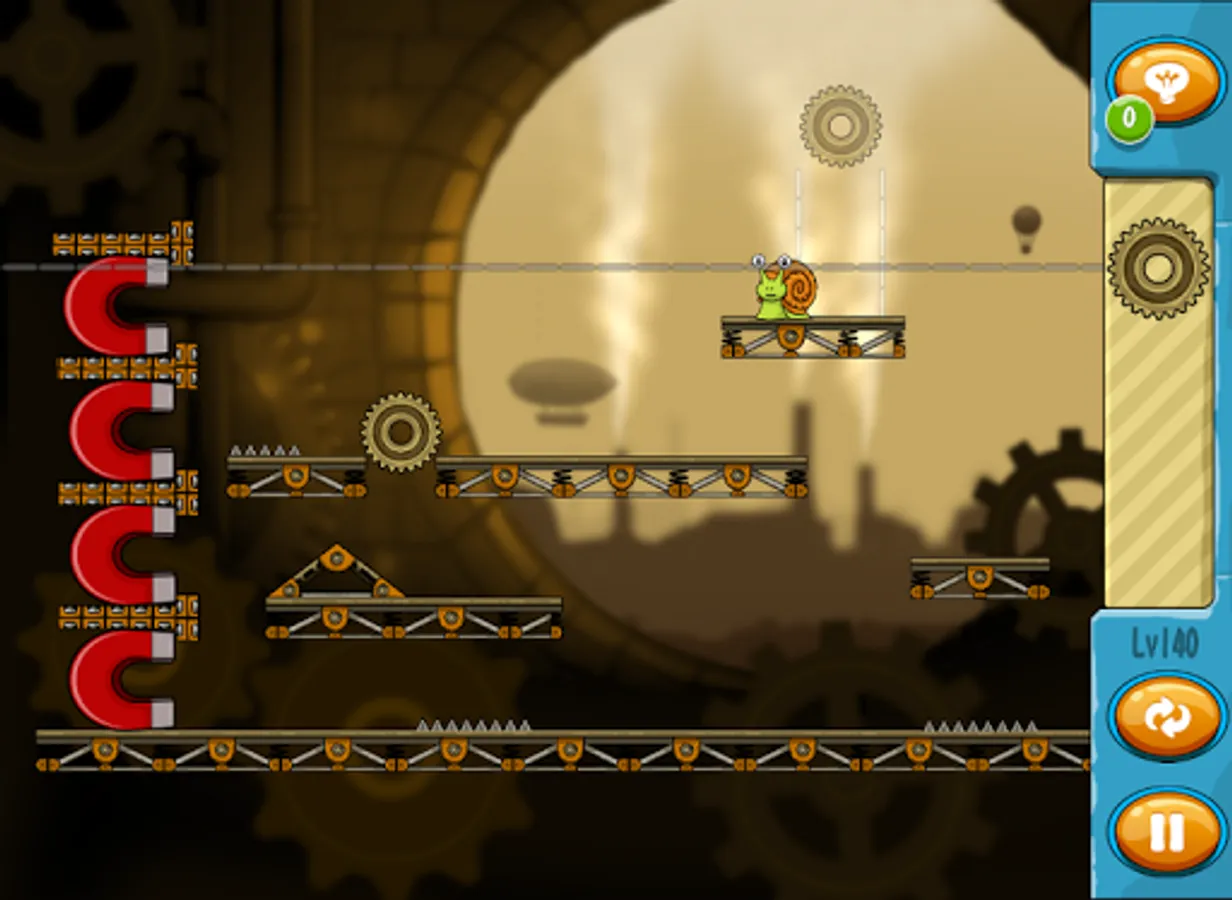This screenshot has height=900, width=1232.
Task: Select the gear in the side panel
Action: [1158, 268]
